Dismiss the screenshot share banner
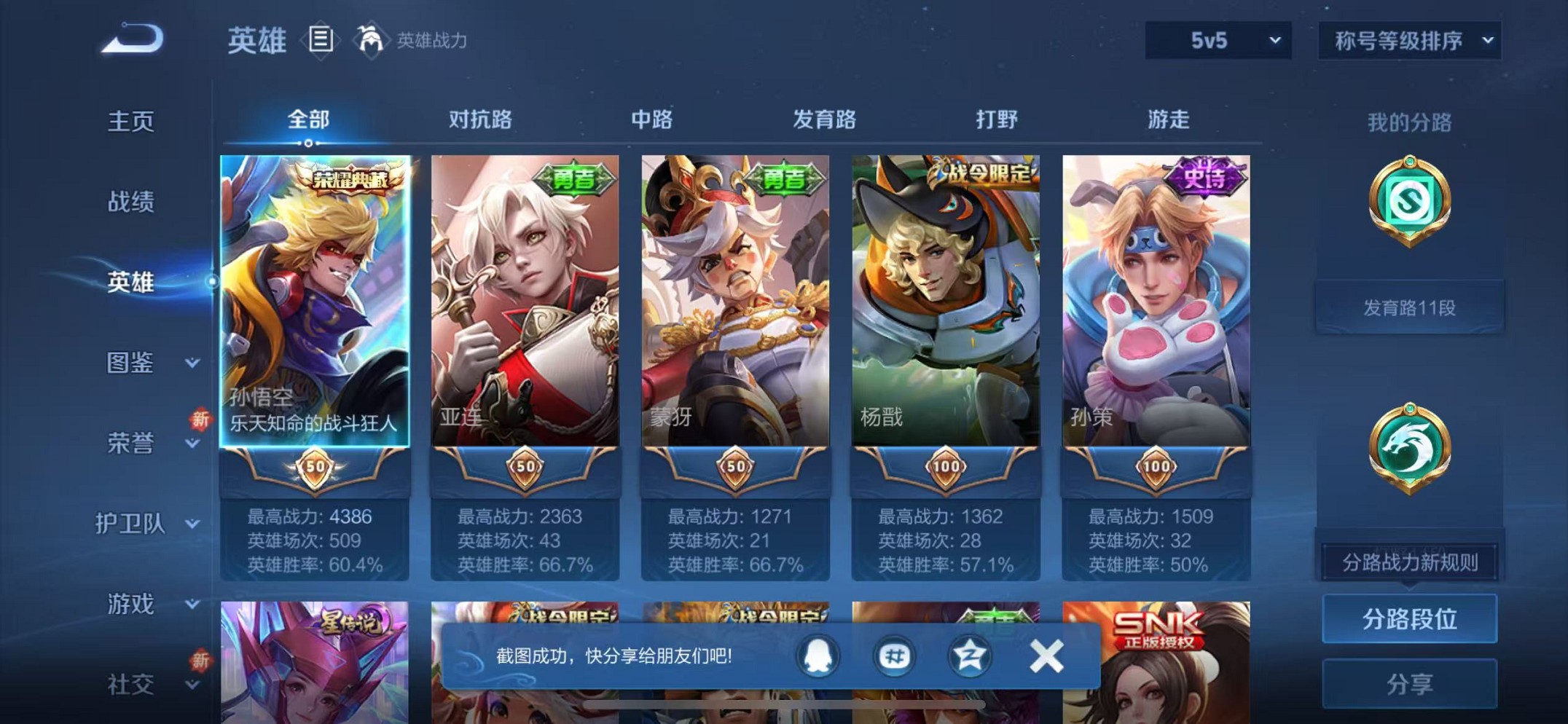This screenshot has height=724, width=1568. coord(1048,655)
